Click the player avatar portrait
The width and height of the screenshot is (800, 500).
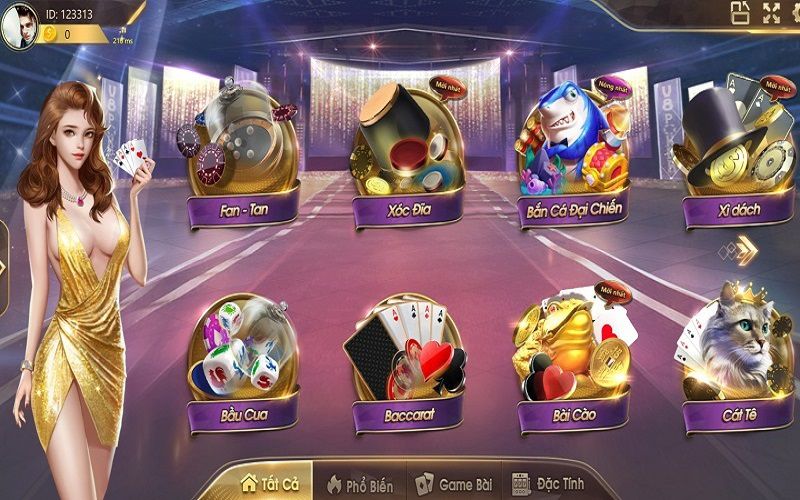point(19,27)
